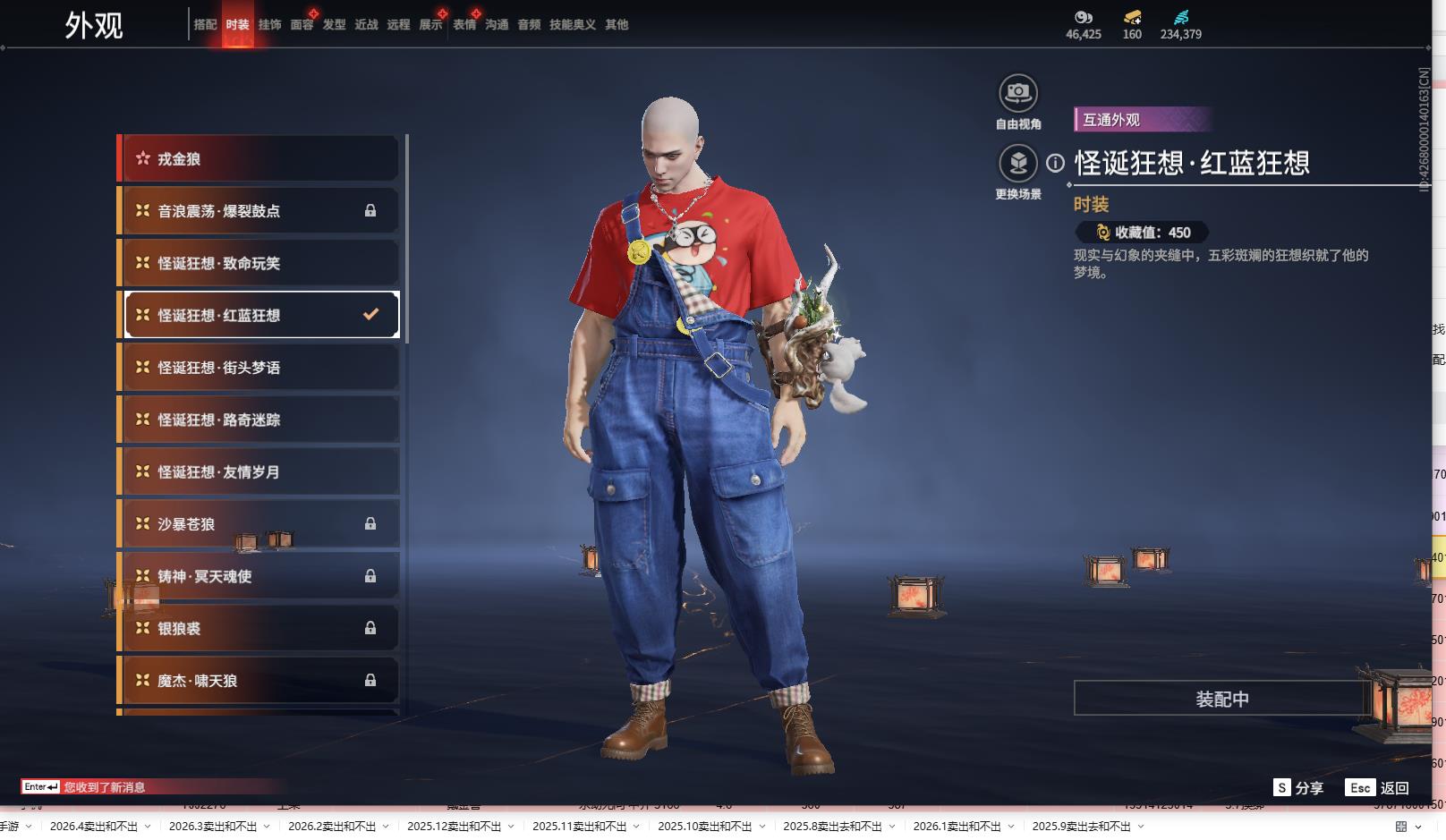The height and width of the screenshot is (840, 1446).
Task: Activate the 自由视角 camera icon
Action: pyautogui.click(x=1017, y=93)
